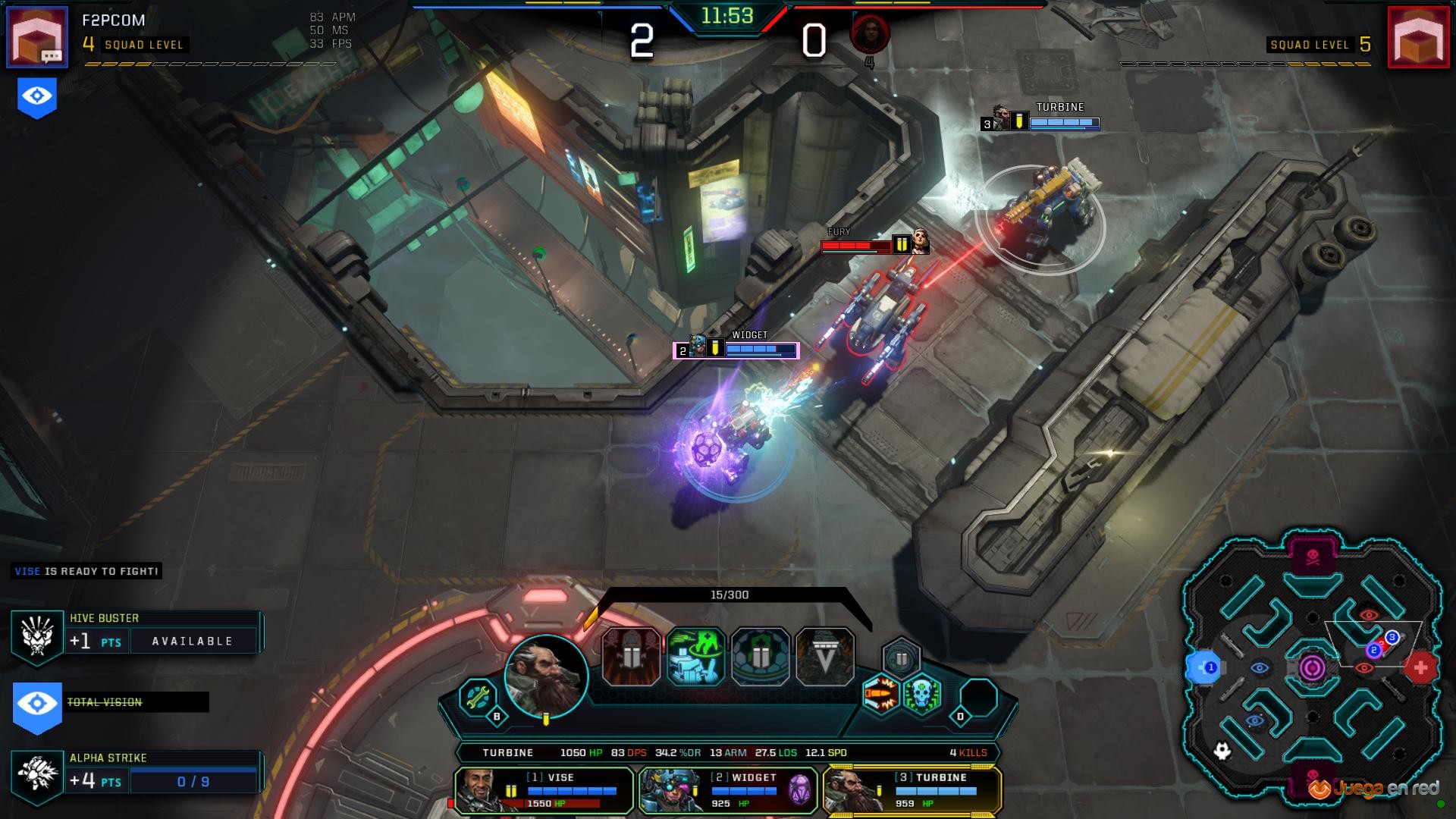
Task: Click the blue eye icon below the player crest
Action: point(37,96)
